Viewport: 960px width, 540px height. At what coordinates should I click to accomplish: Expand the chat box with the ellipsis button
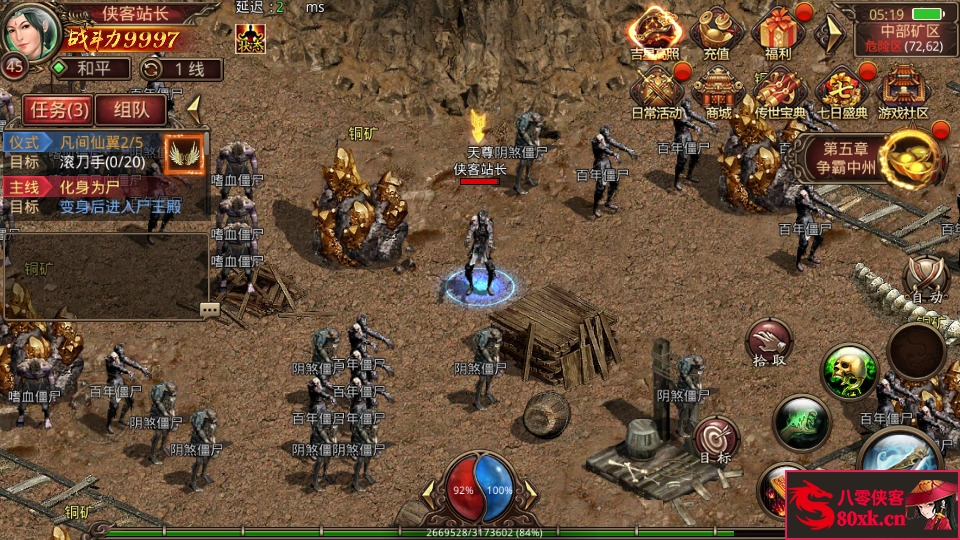tap(210, 310)
